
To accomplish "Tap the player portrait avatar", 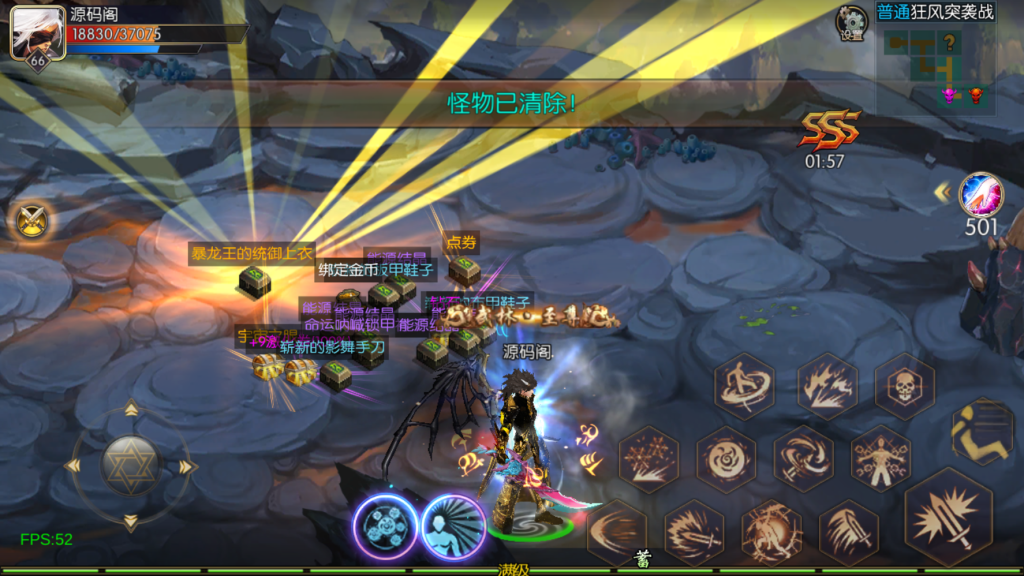I will point(31,34).
